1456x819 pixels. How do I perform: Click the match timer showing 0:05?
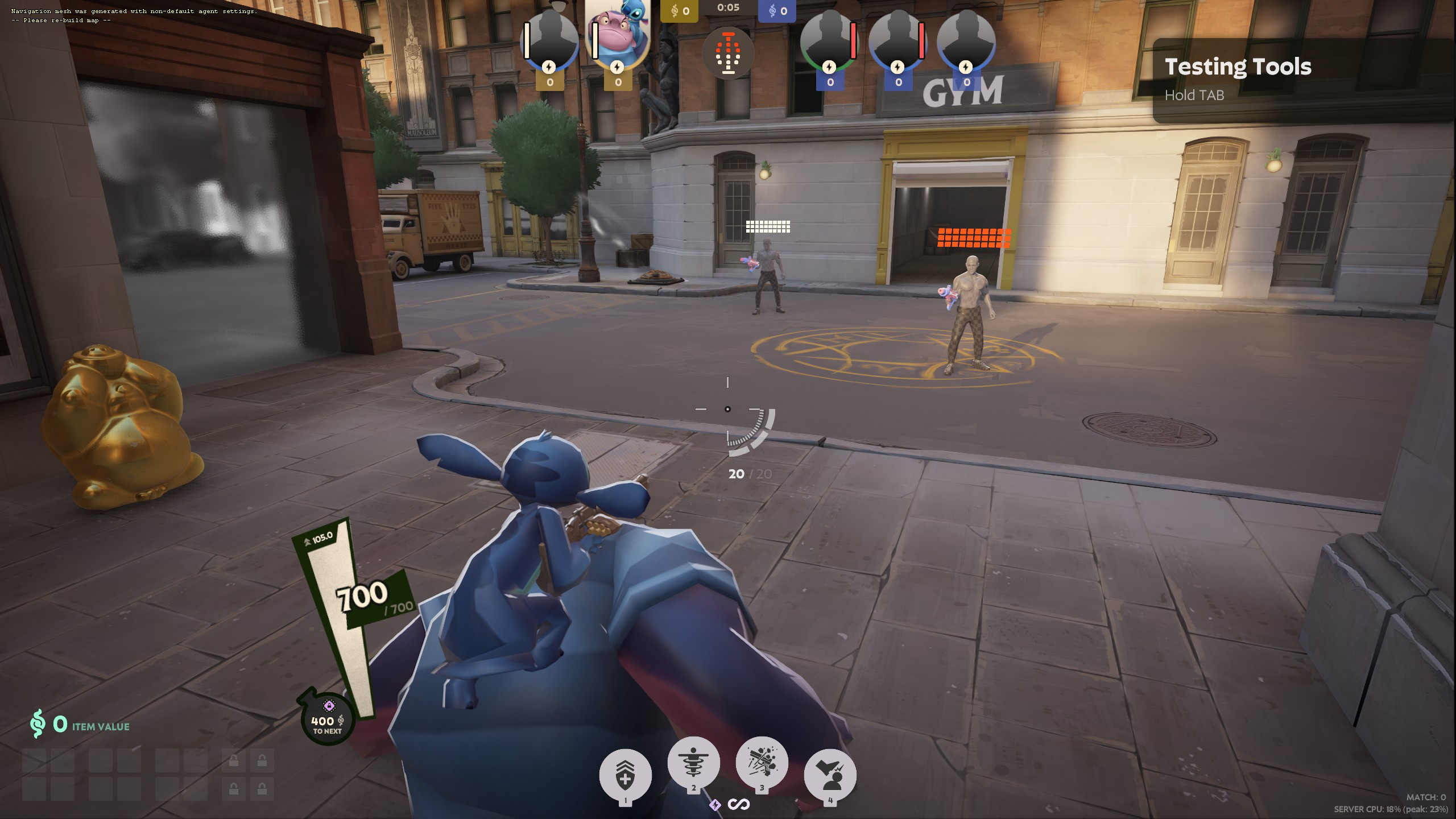coord(729,9)
